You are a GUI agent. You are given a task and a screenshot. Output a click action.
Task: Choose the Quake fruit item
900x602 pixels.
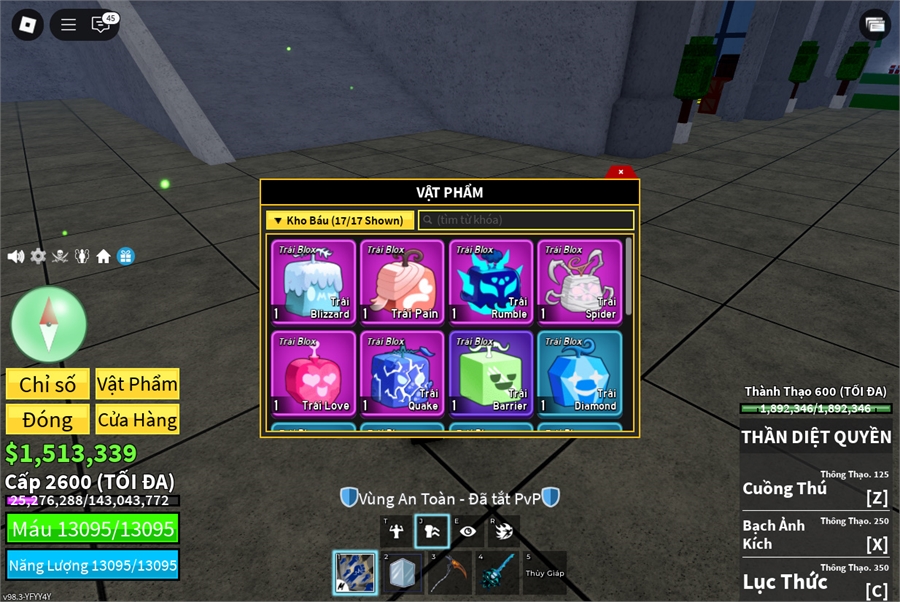tap(401, 373)
